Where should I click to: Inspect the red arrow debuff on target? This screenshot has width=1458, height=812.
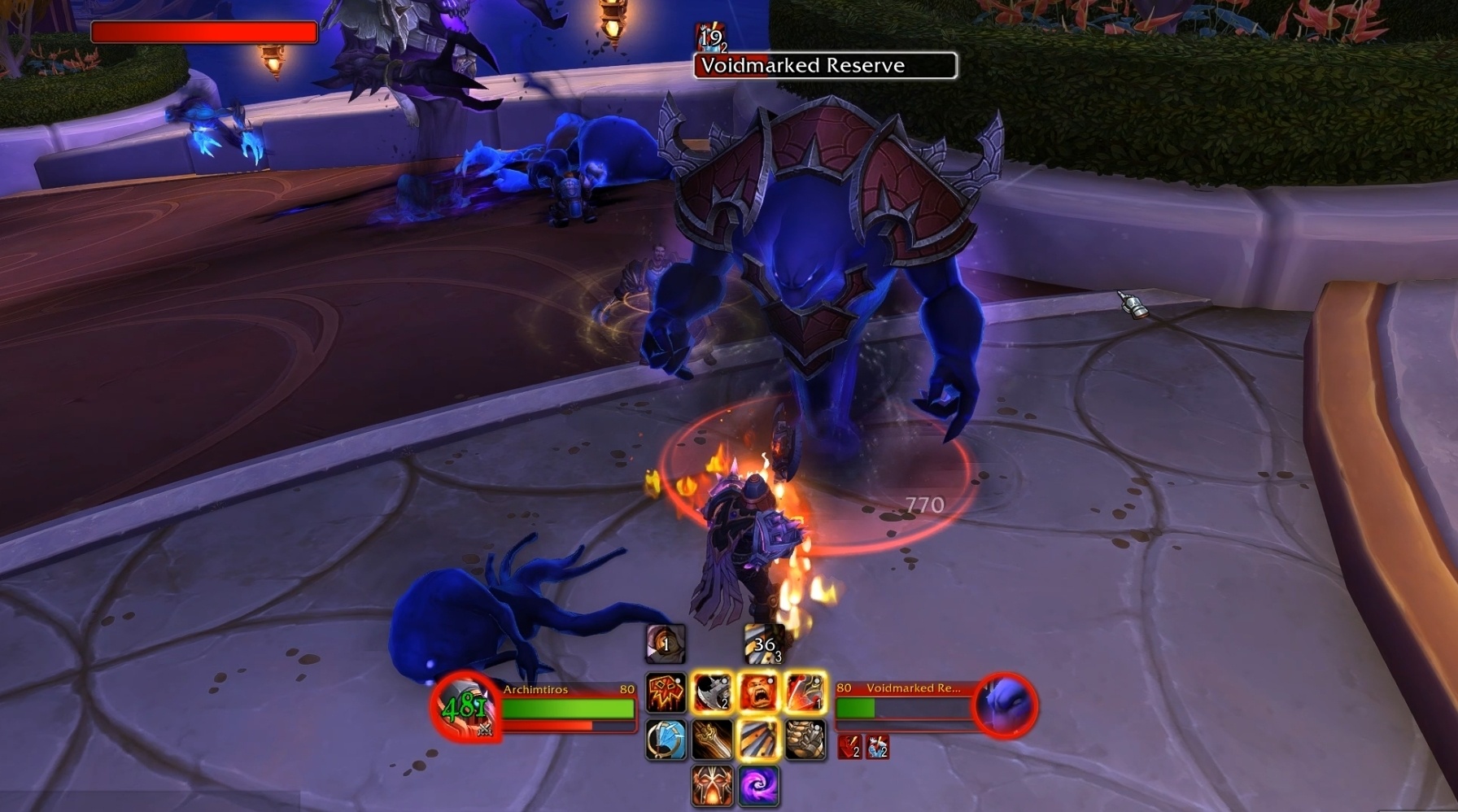pyautogui.click(x=850, y=746)
